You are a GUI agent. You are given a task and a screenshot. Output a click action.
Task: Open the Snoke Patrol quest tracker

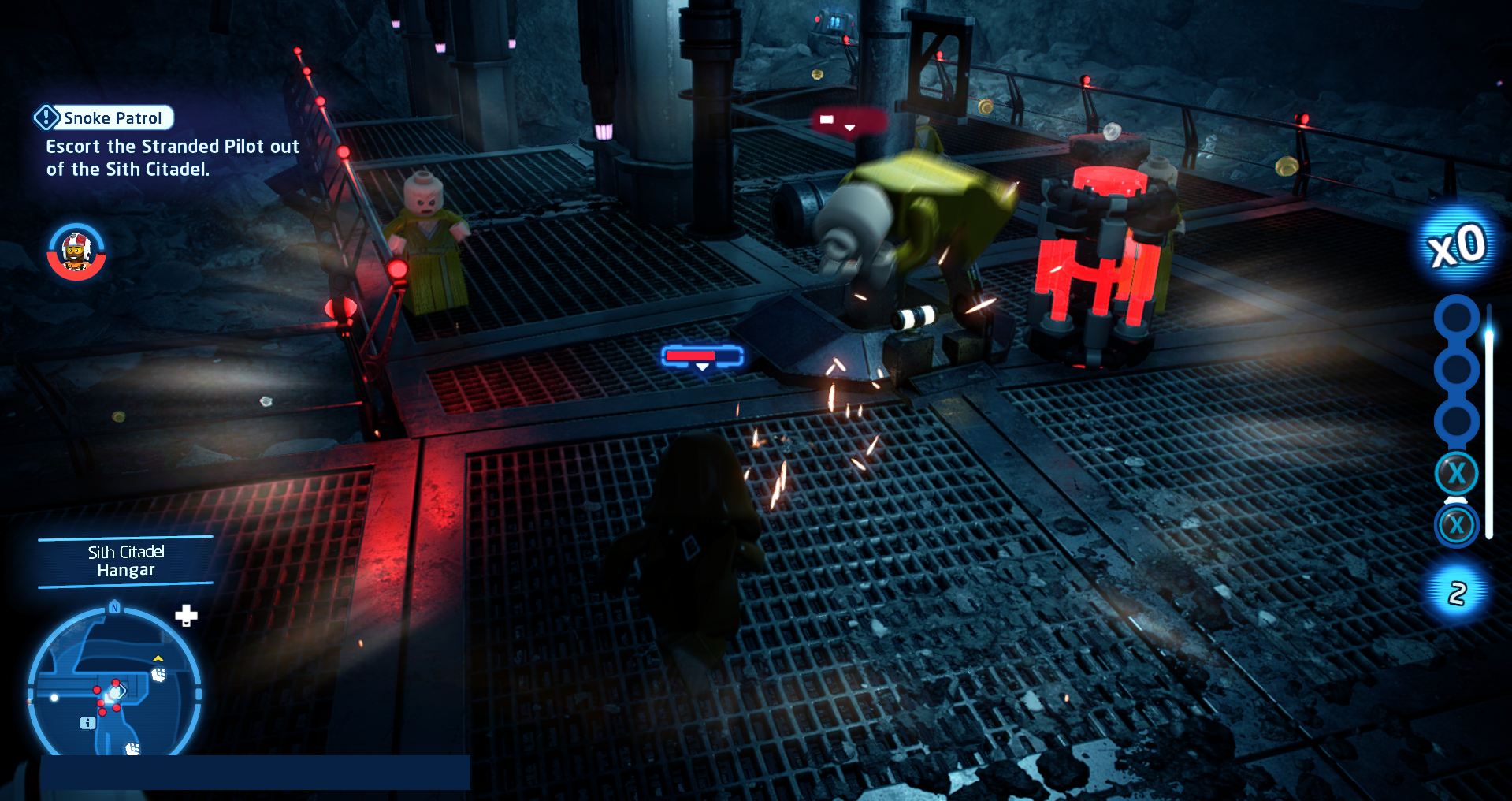[104, 118]
